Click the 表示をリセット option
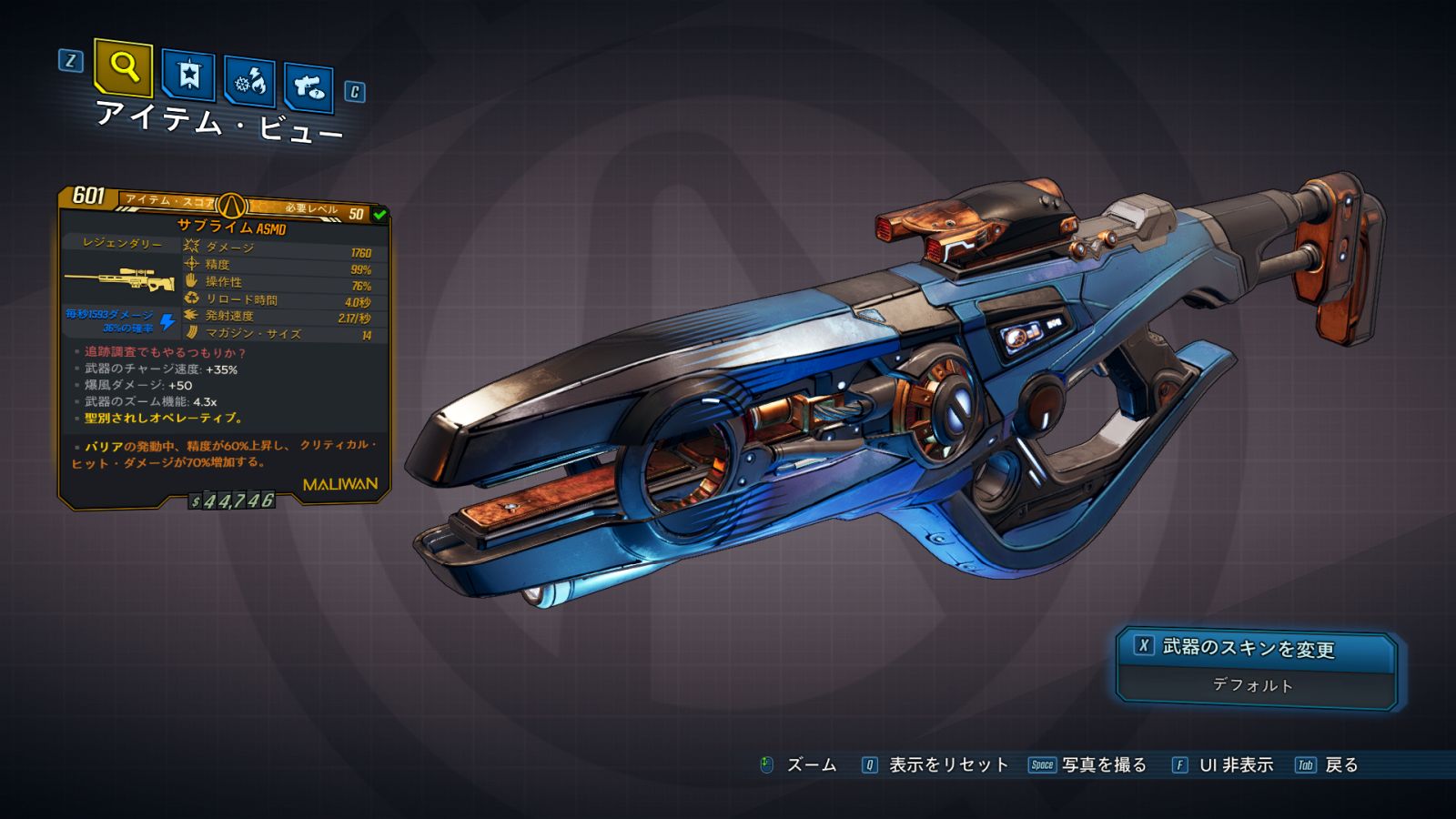 pos(947,765)
